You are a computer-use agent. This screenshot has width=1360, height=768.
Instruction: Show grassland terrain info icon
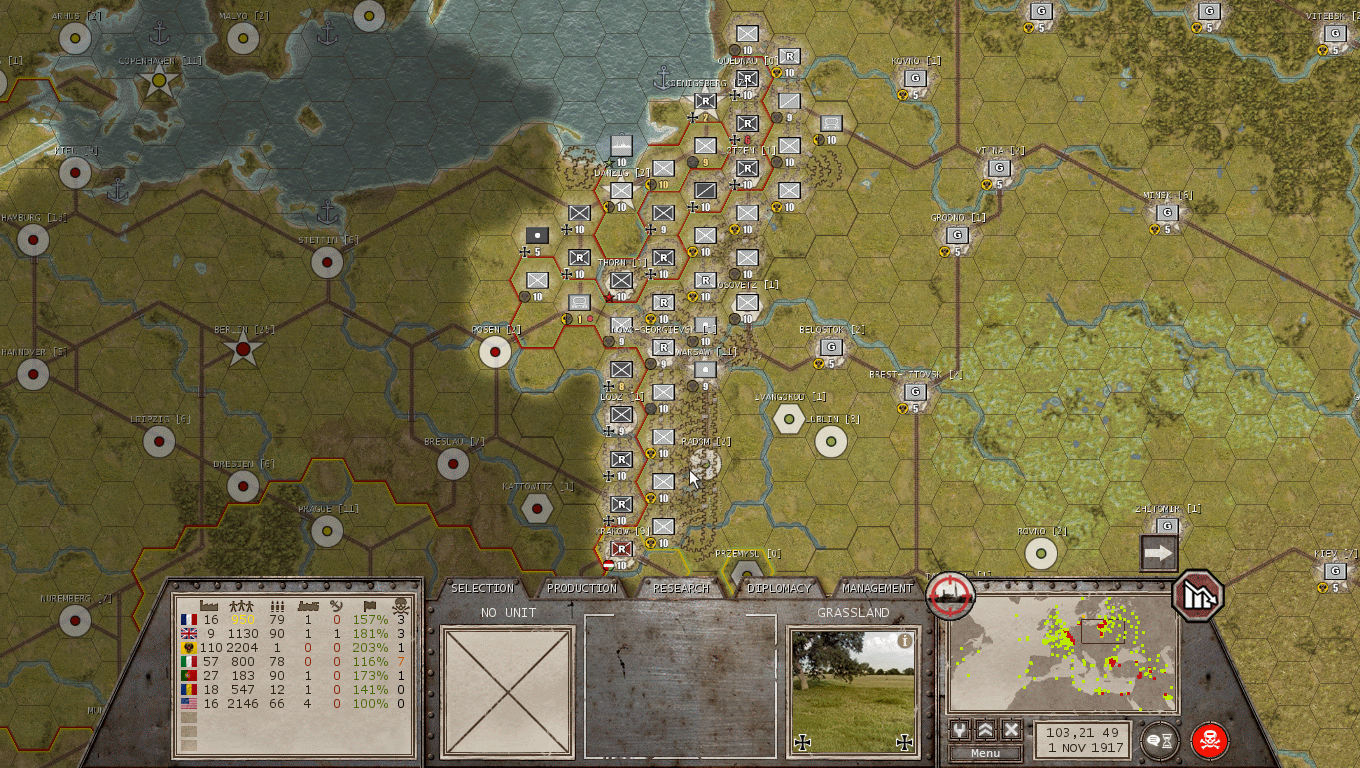click(905, 641)
